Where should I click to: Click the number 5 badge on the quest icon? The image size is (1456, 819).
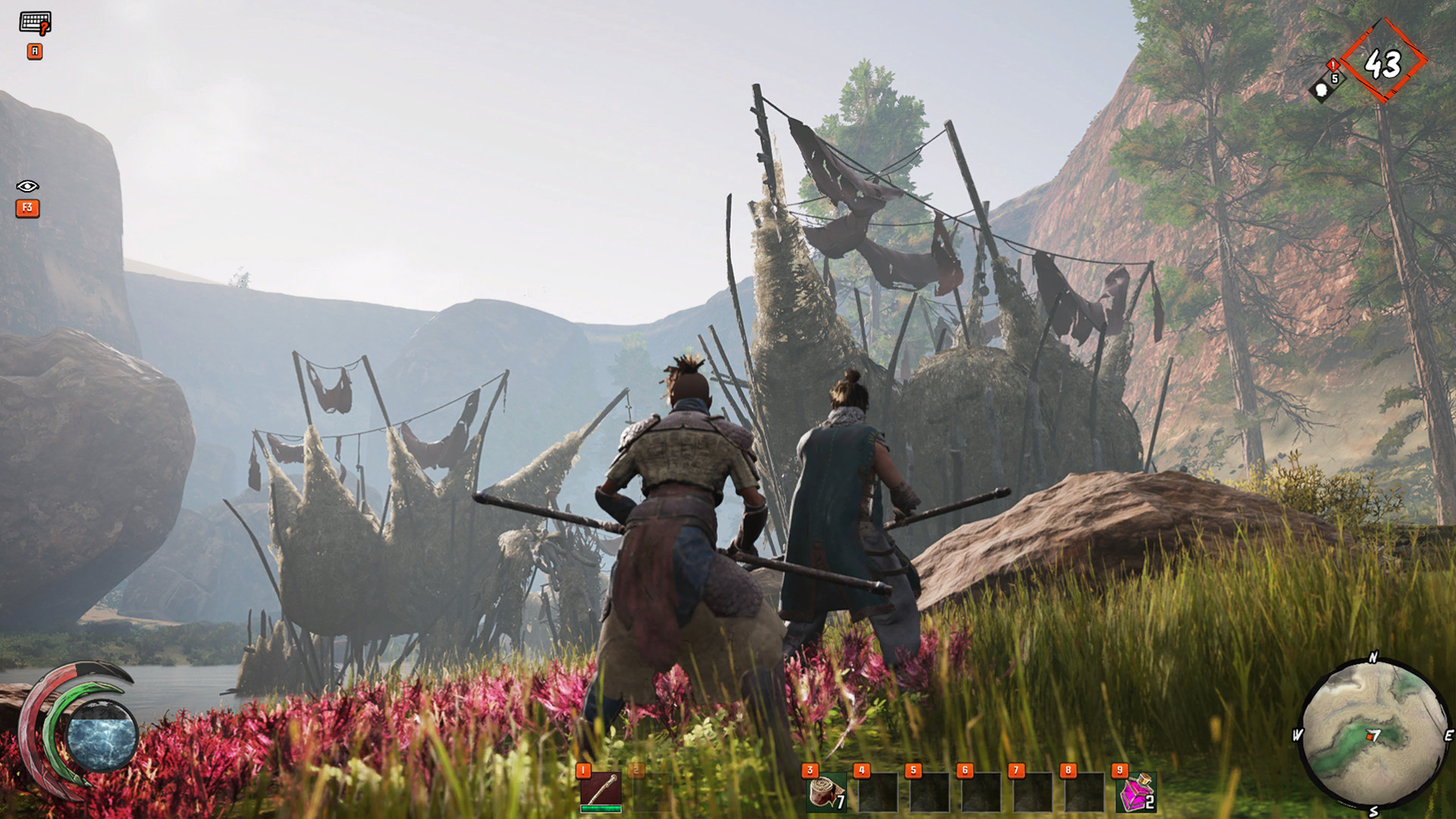coord(1335,79)
